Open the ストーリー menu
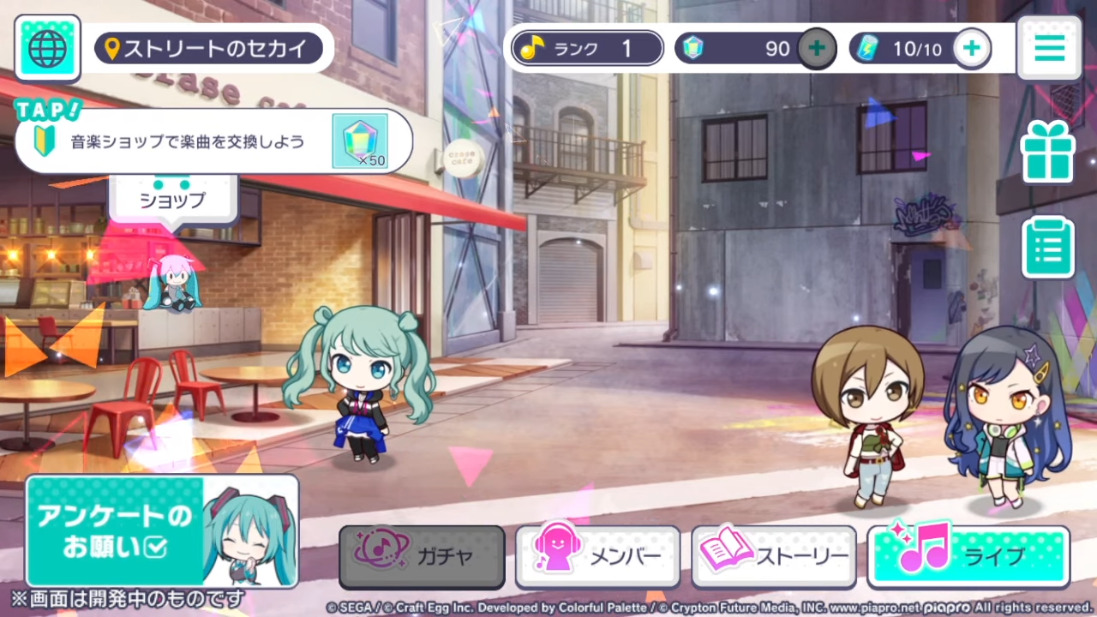 click(x=774, y=556)
